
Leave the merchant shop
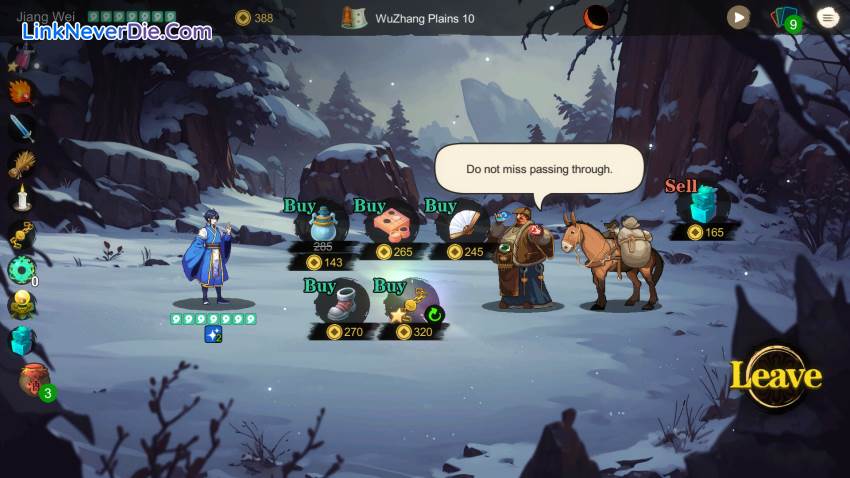775,377
